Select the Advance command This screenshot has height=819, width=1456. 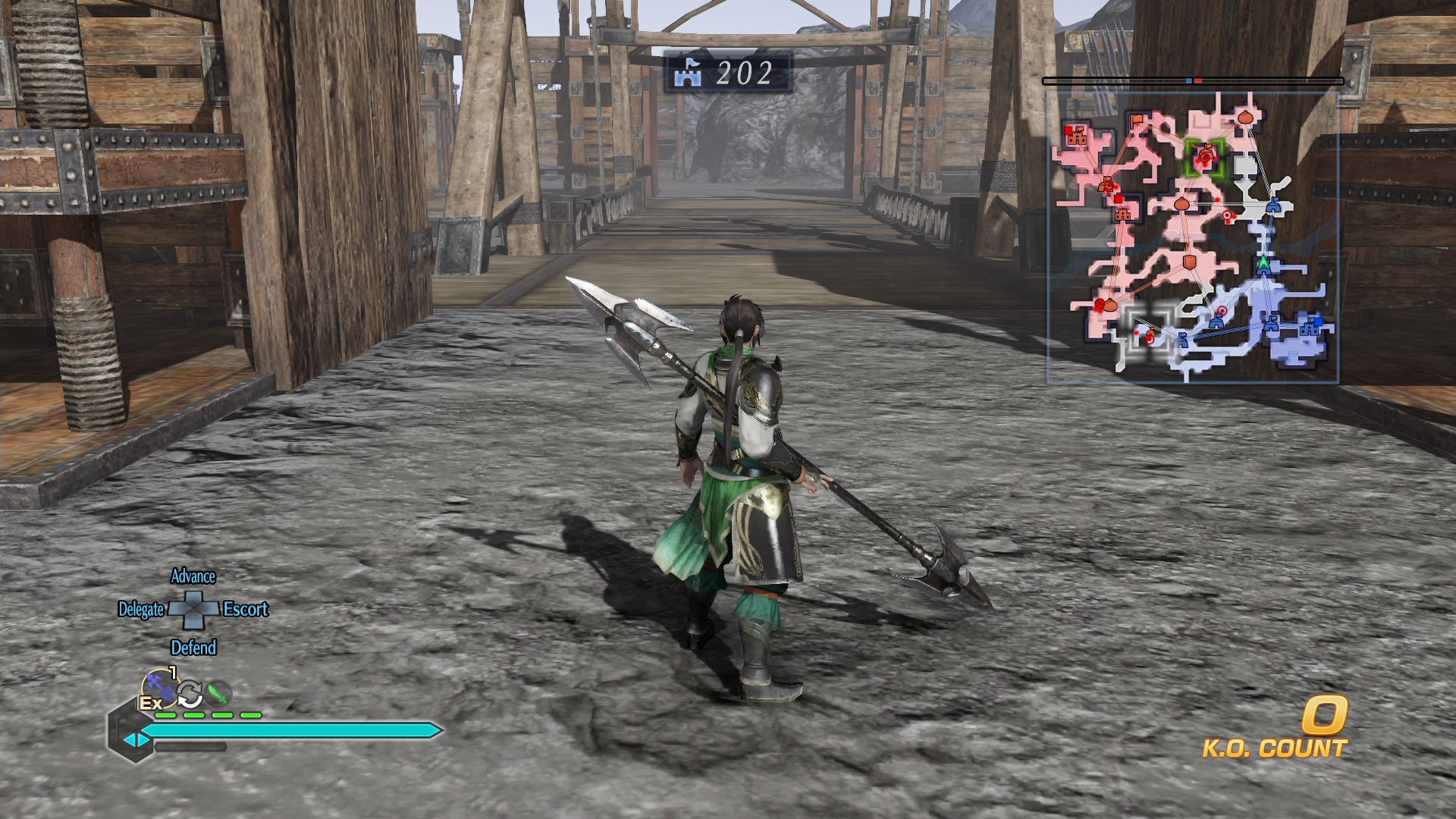(x=193, y=576)
